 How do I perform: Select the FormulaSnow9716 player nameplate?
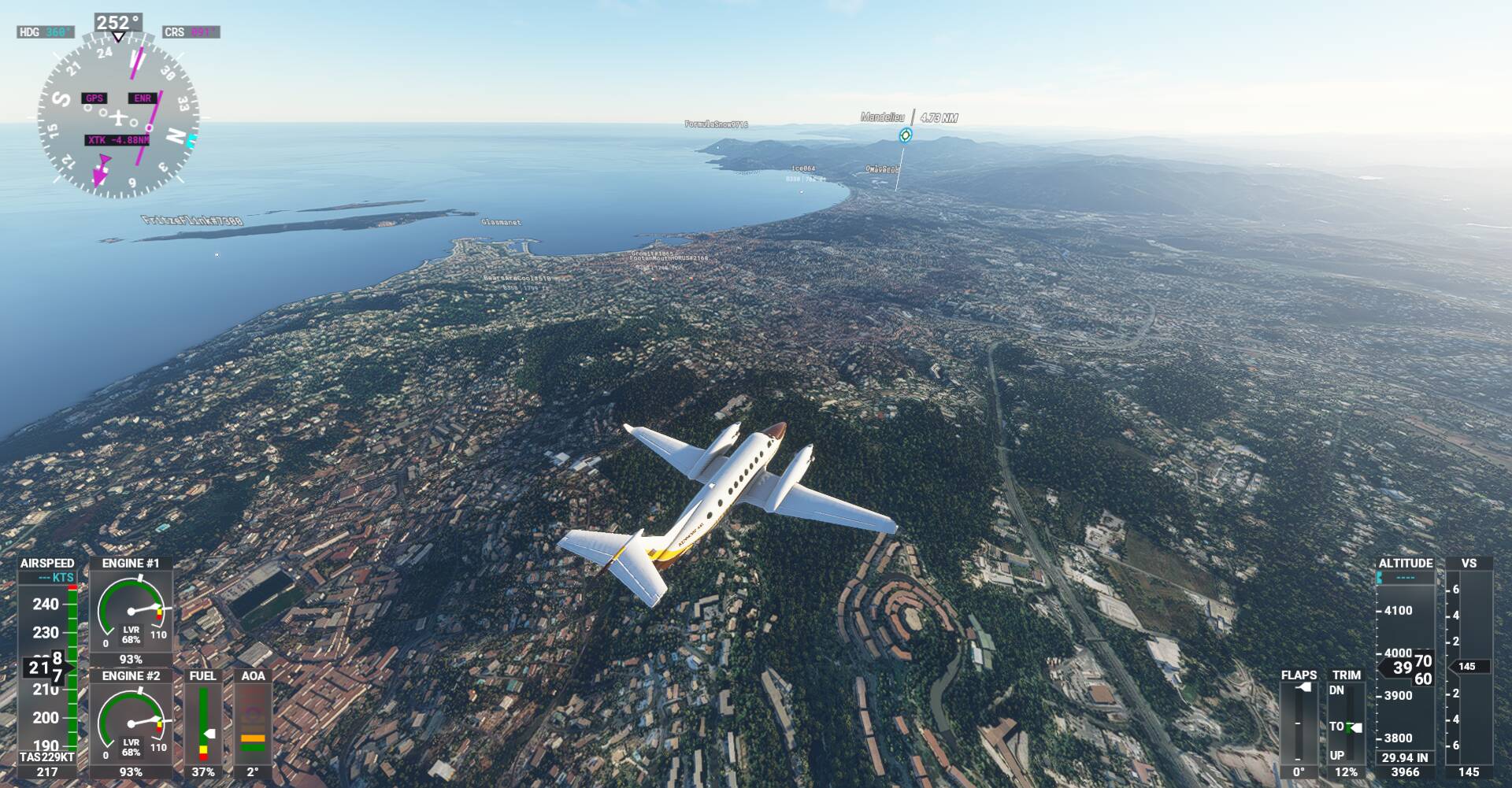716,124
